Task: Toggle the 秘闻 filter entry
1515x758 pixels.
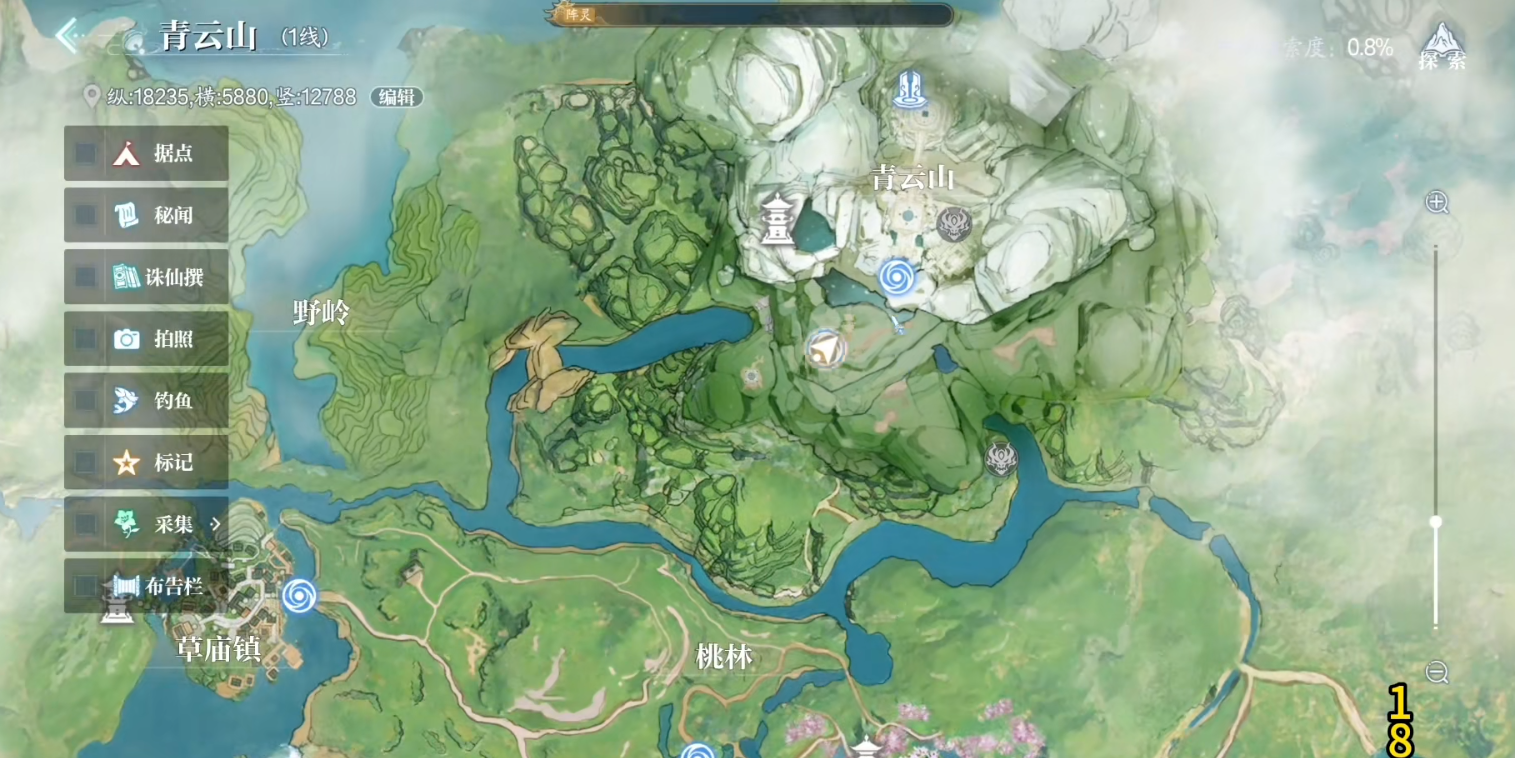Action: tap(146, 215)
